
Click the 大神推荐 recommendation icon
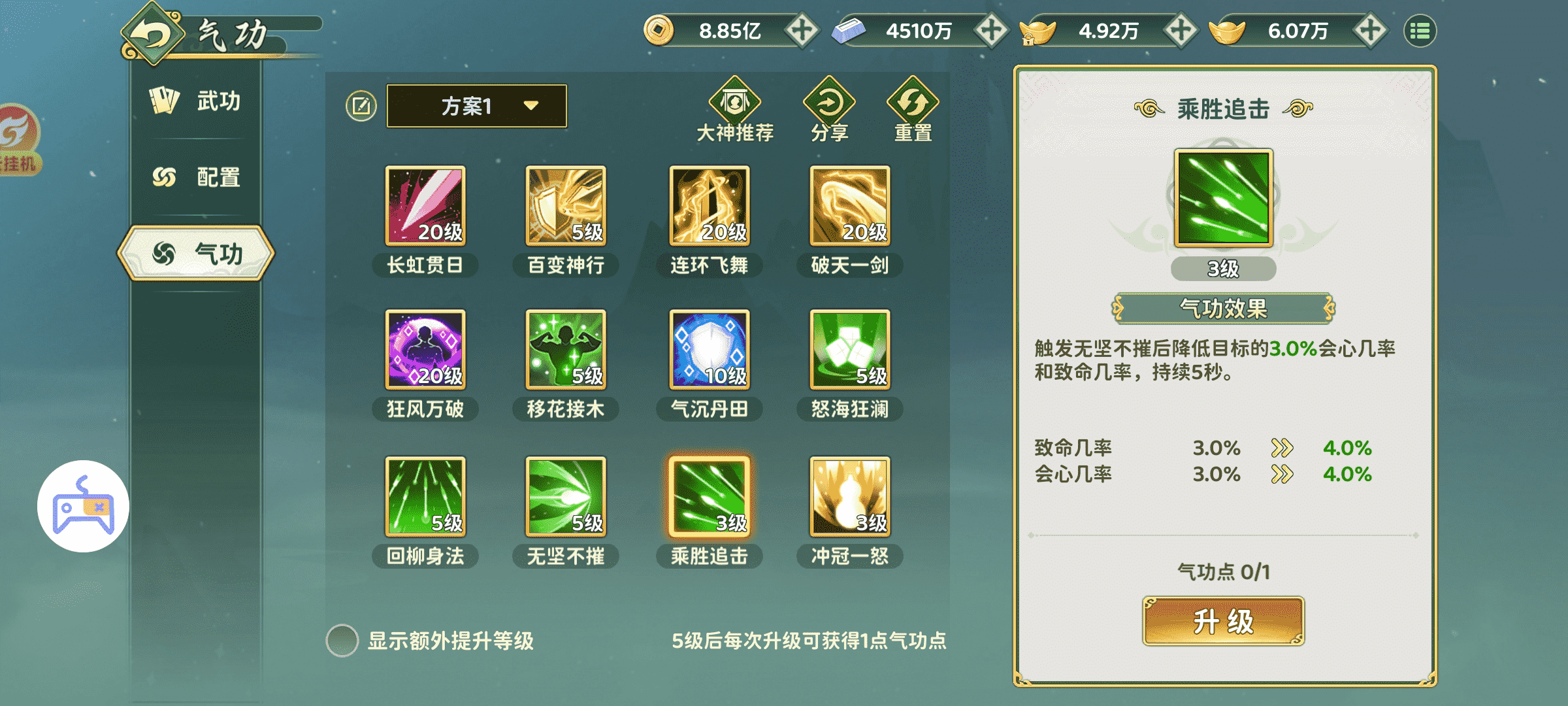click(734, 101)
